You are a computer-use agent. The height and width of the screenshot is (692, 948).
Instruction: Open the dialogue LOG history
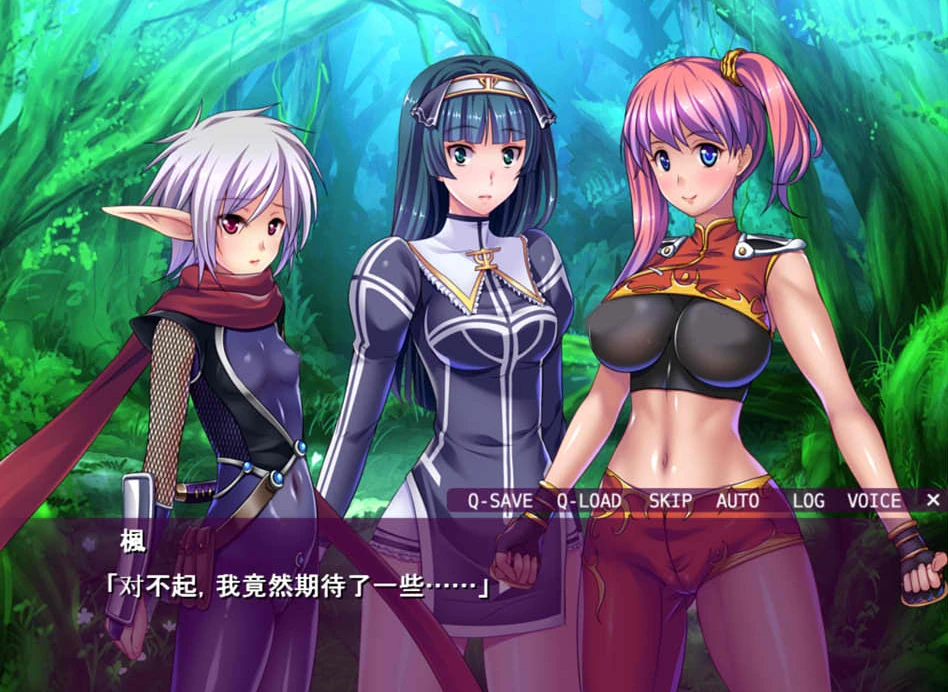[808, 501]
